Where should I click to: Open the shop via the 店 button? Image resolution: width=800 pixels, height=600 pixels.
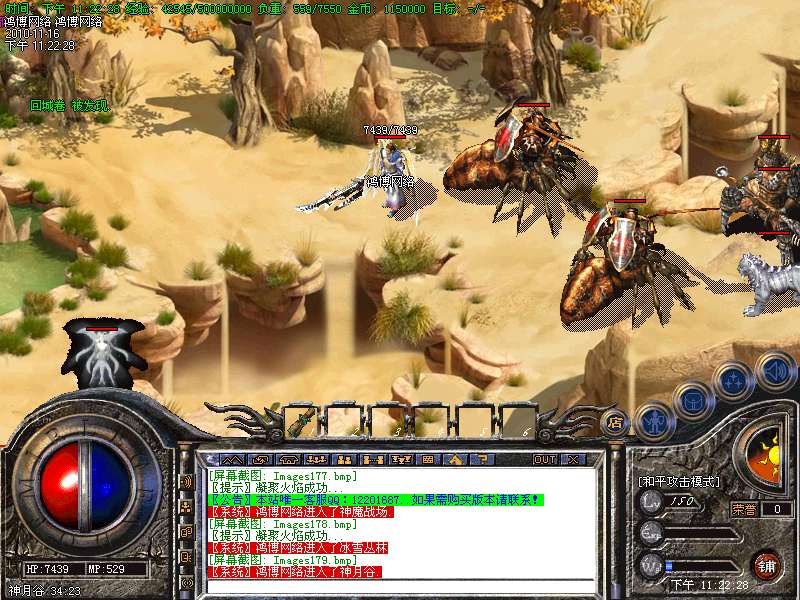pos(616,422)
